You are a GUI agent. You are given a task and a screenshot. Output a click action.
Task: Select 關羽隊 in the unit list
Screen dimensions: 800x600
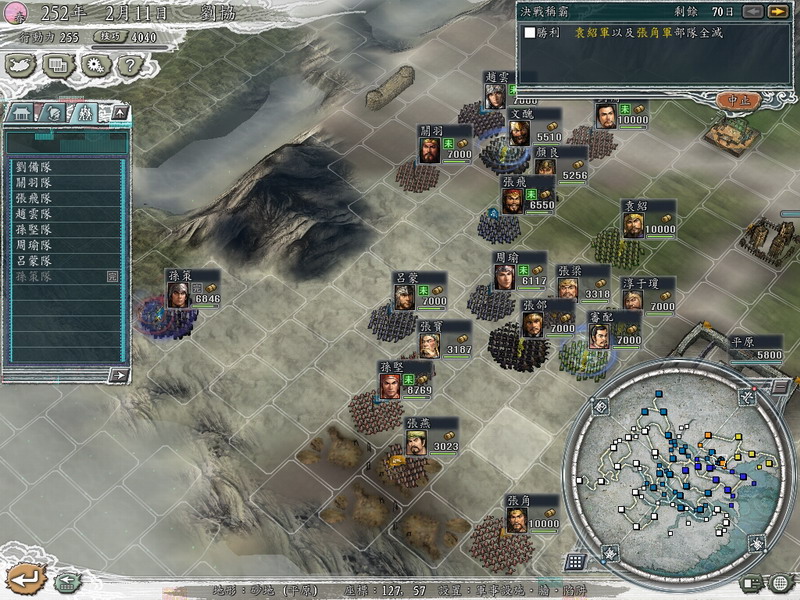point(35,184)
